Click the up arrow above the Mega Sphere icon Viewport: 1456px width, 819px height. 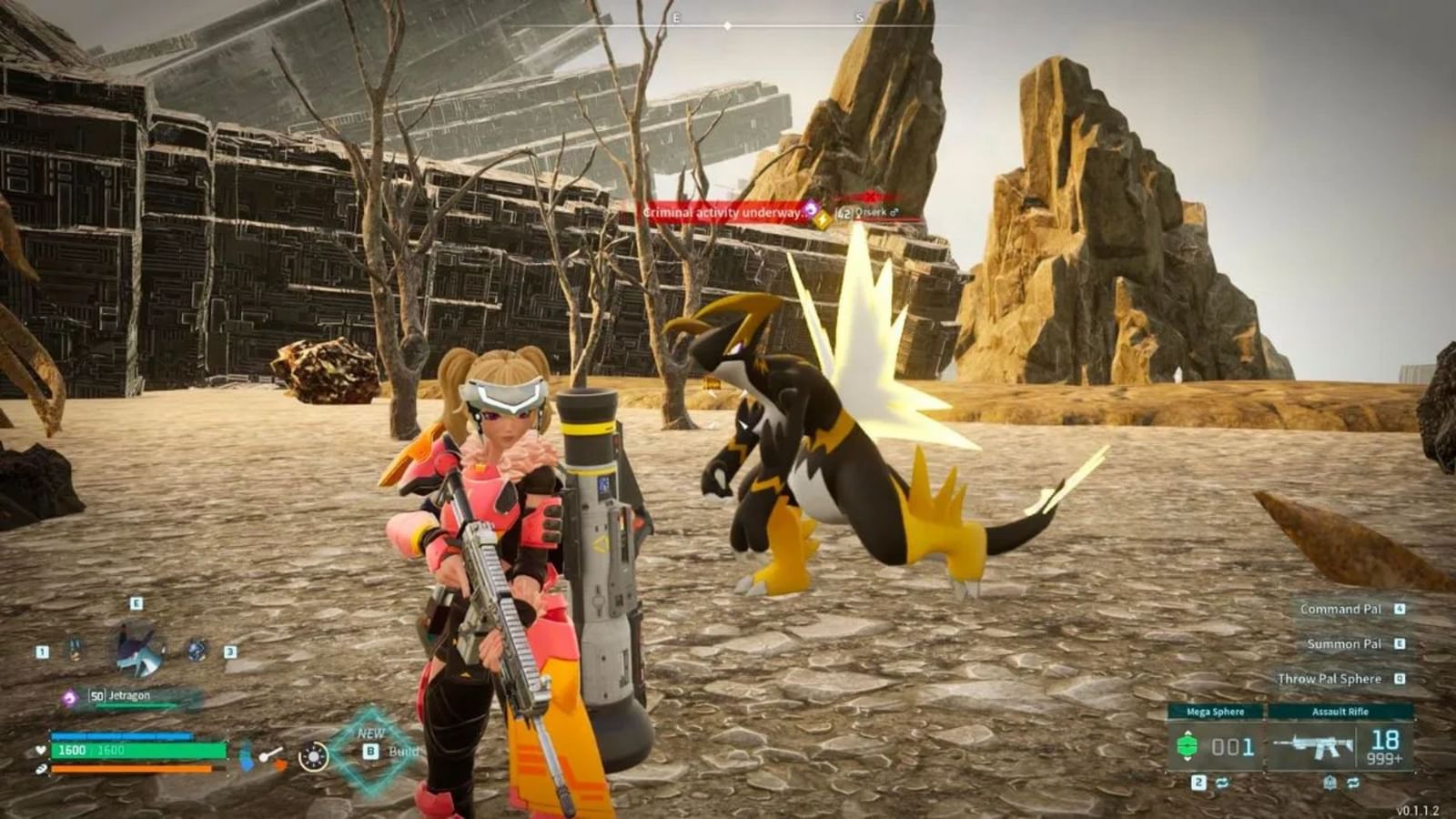point(1188,733)
